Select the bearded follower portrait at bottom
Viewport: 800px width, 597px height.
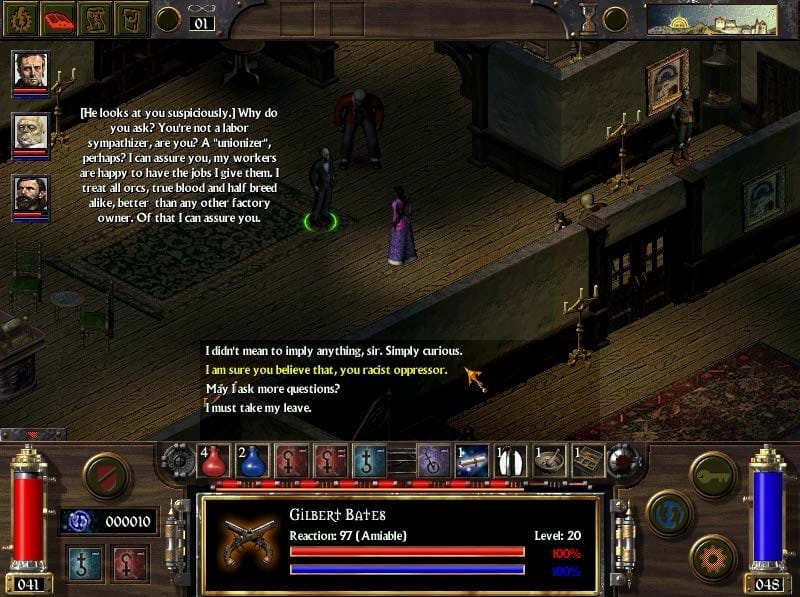30,194
